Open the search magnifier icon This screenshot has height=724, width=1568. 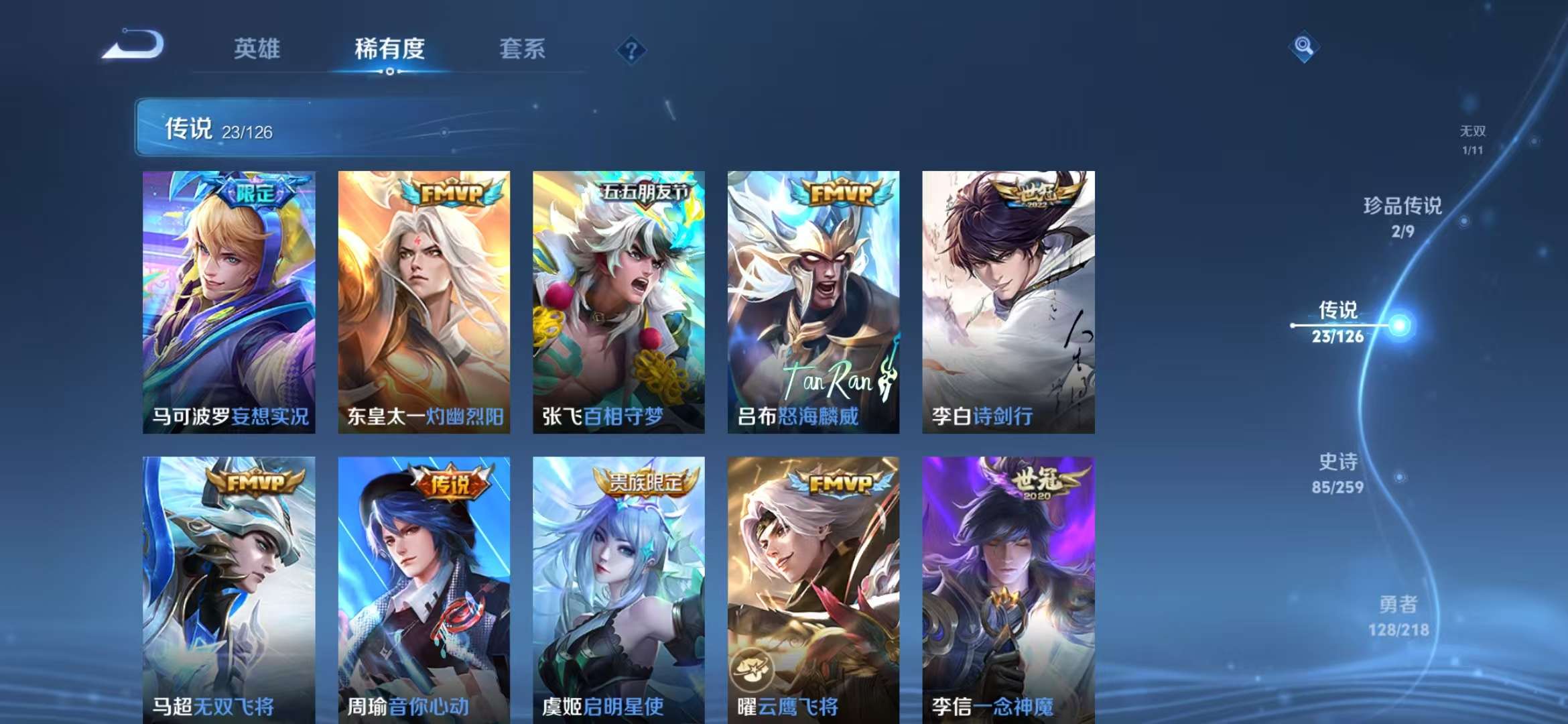(1303, 46)
